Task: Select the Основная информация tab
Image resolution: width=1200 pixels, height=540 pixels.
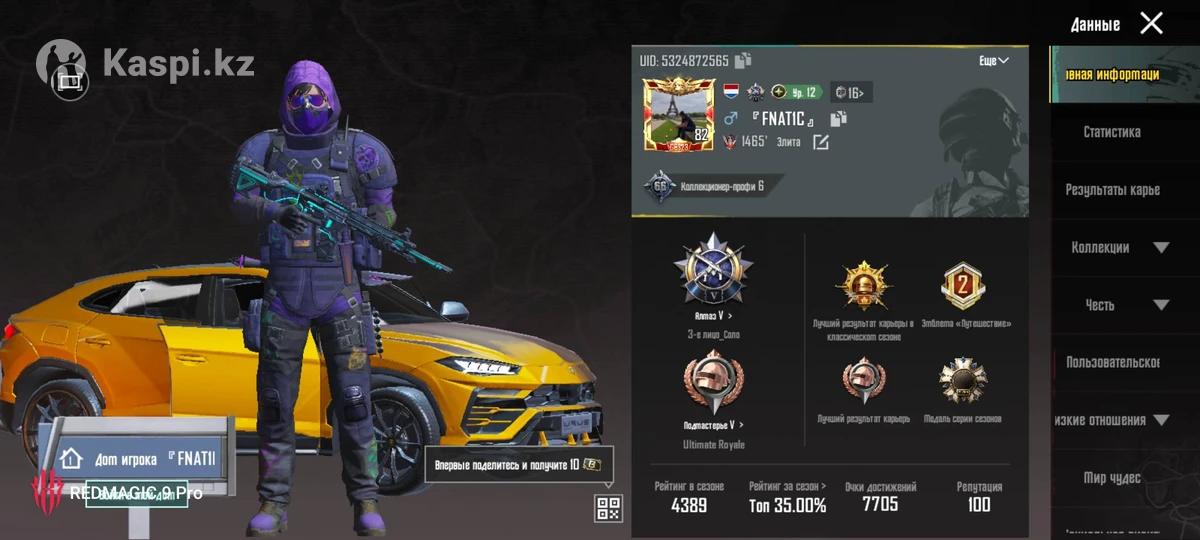Action: (x=1112, y=75)
